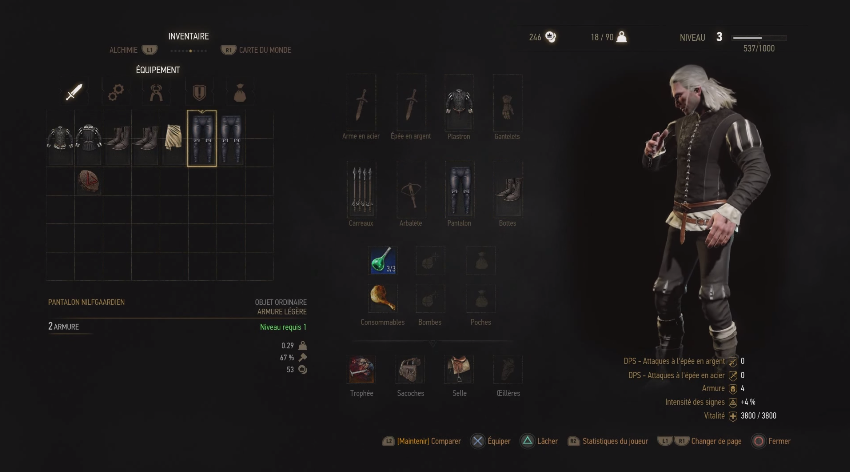Select the Arme en acier slot

(361, 104)
